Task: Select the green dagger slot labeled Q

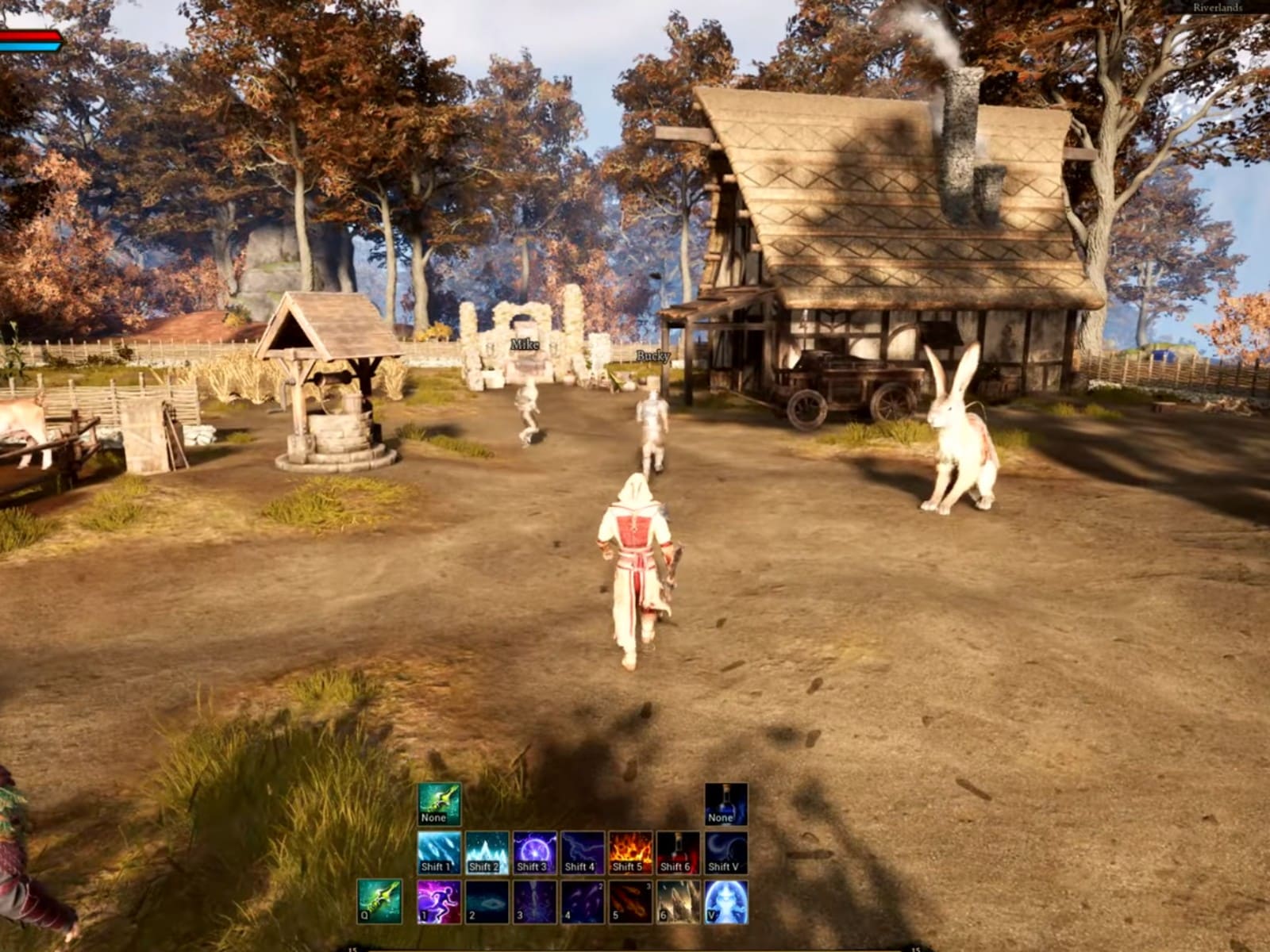Action: click(379, 901)
